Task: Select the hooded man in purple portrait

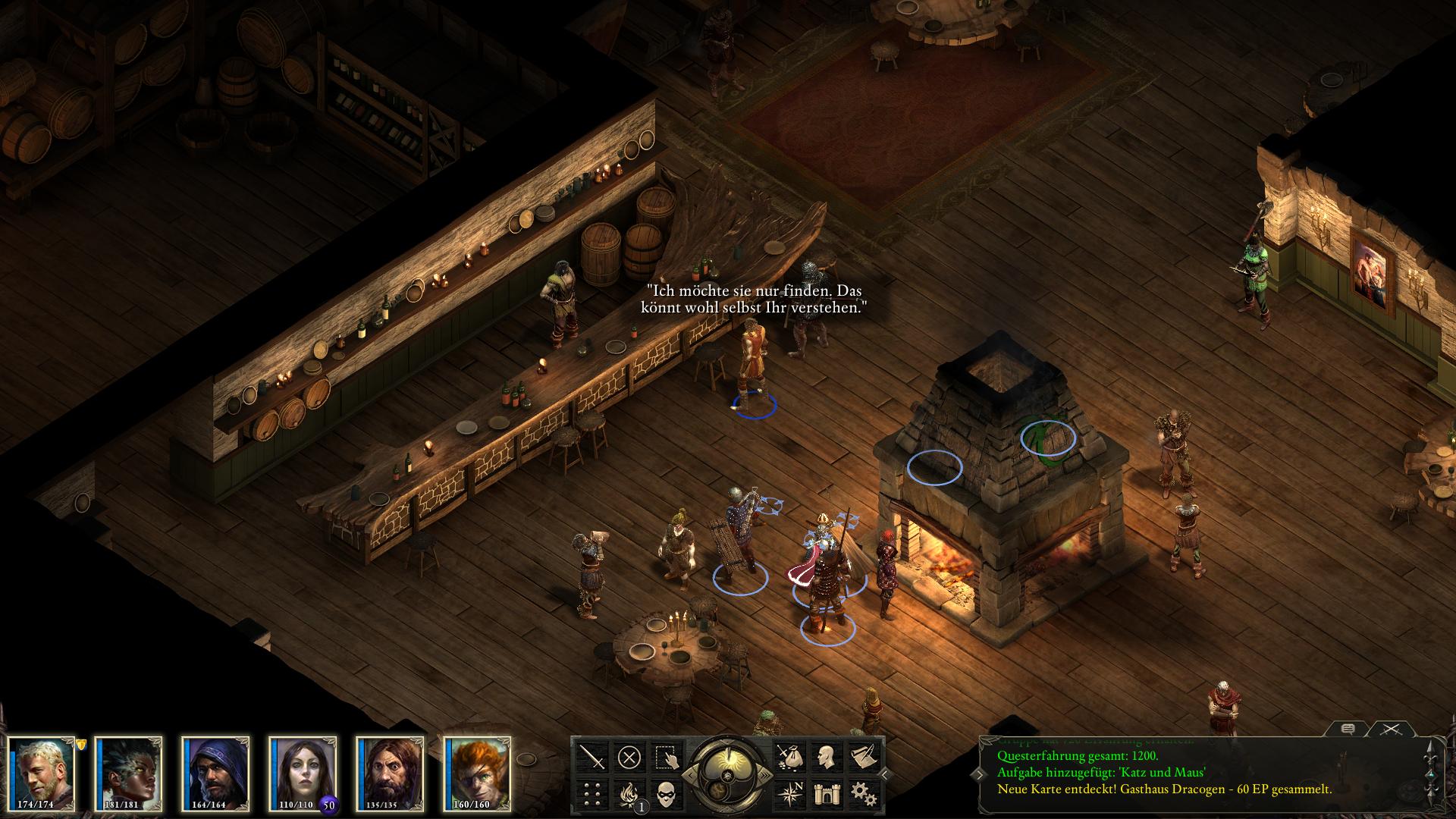Action: (x=217, y=773)
